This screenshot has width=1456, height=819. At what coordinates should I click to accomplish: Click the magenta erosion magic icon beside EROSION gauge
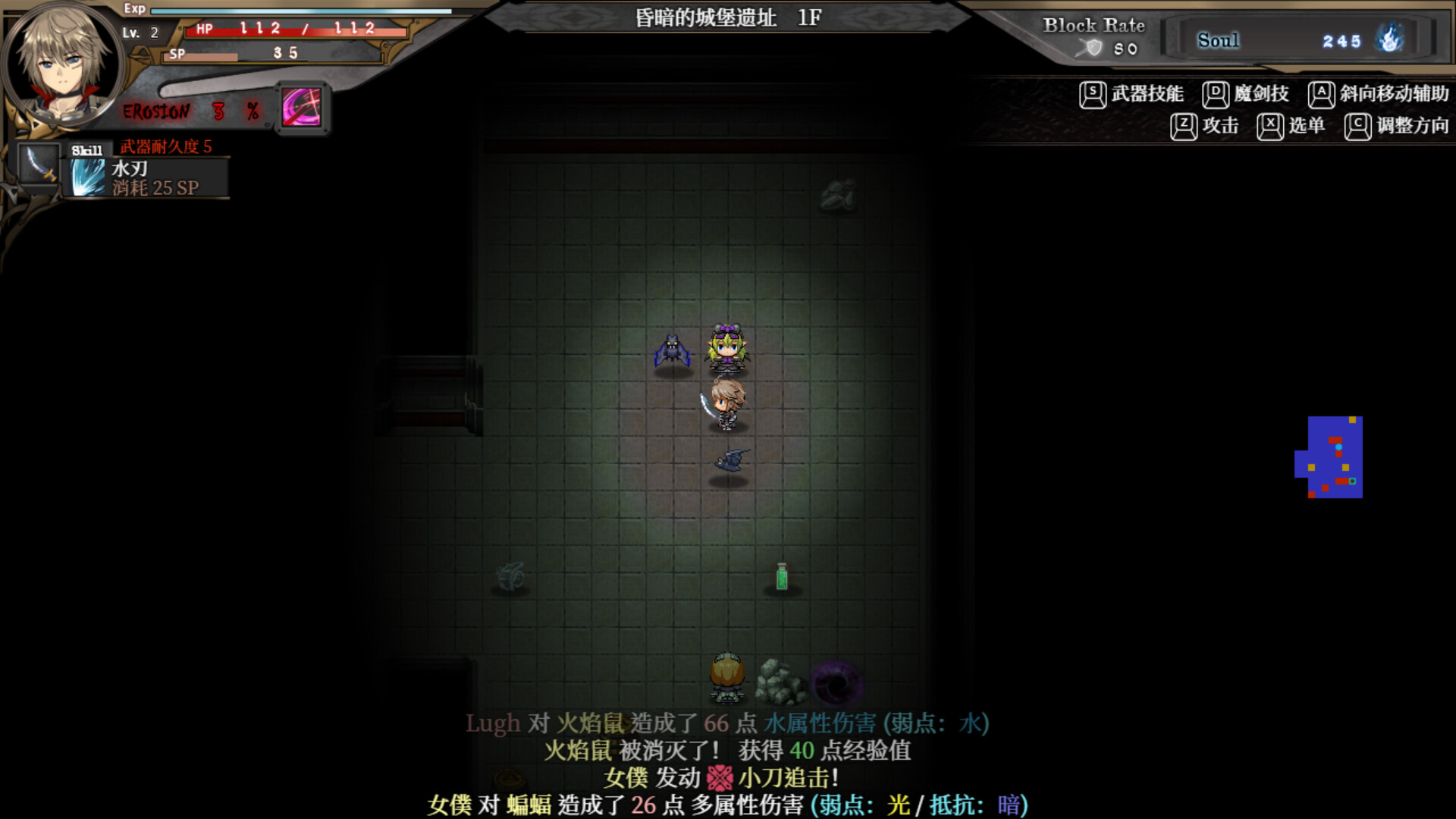[303, 108]
